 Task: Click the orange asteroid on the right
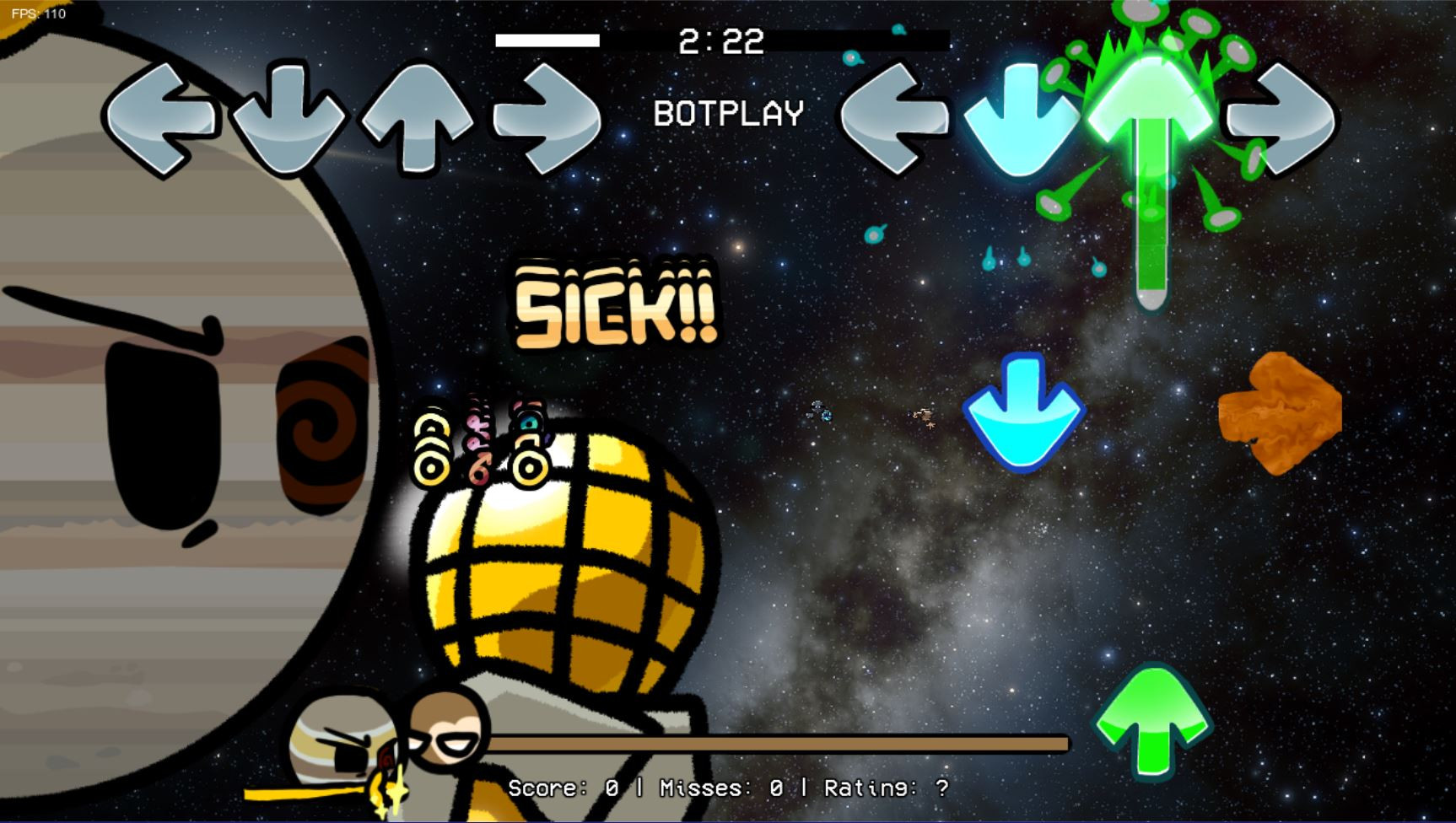point(1280,411)
